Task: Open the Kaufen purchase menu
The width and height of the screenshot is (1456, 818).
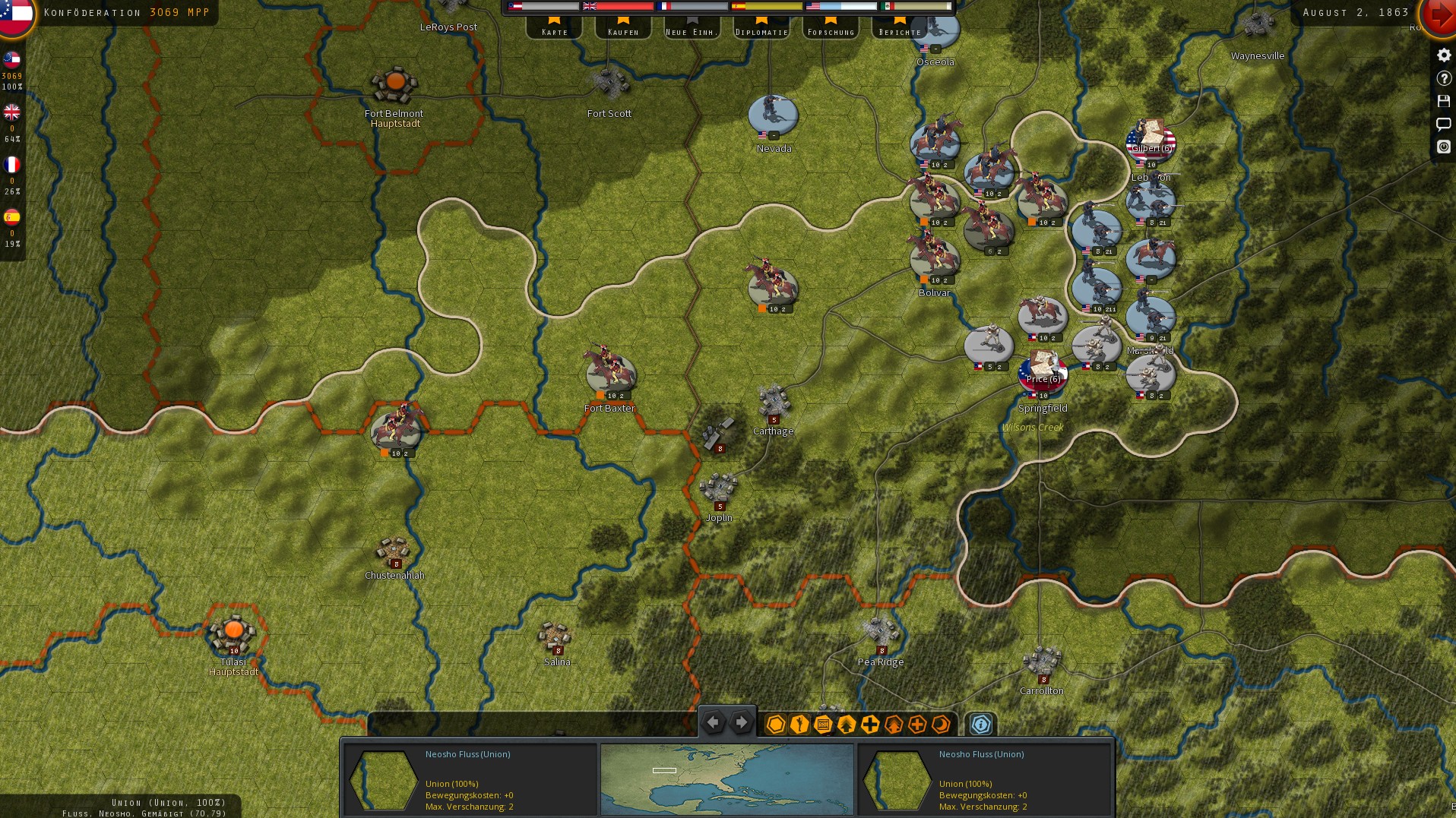Action: (622, 31)
